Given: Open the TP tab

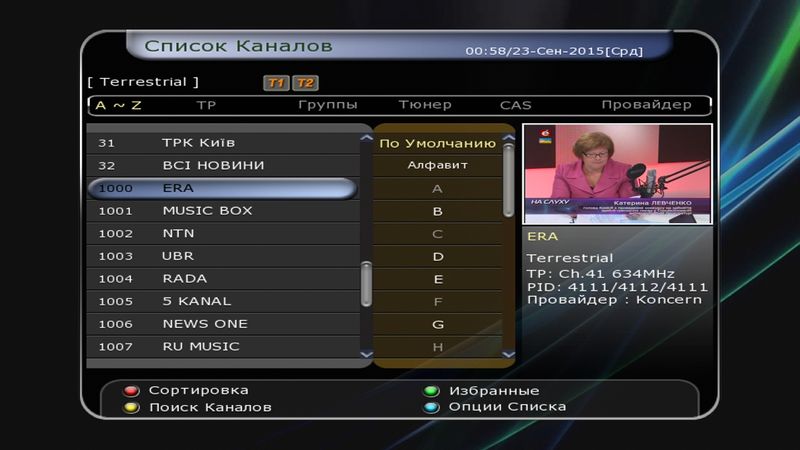Looking at the screenshot, I should 206,105.
